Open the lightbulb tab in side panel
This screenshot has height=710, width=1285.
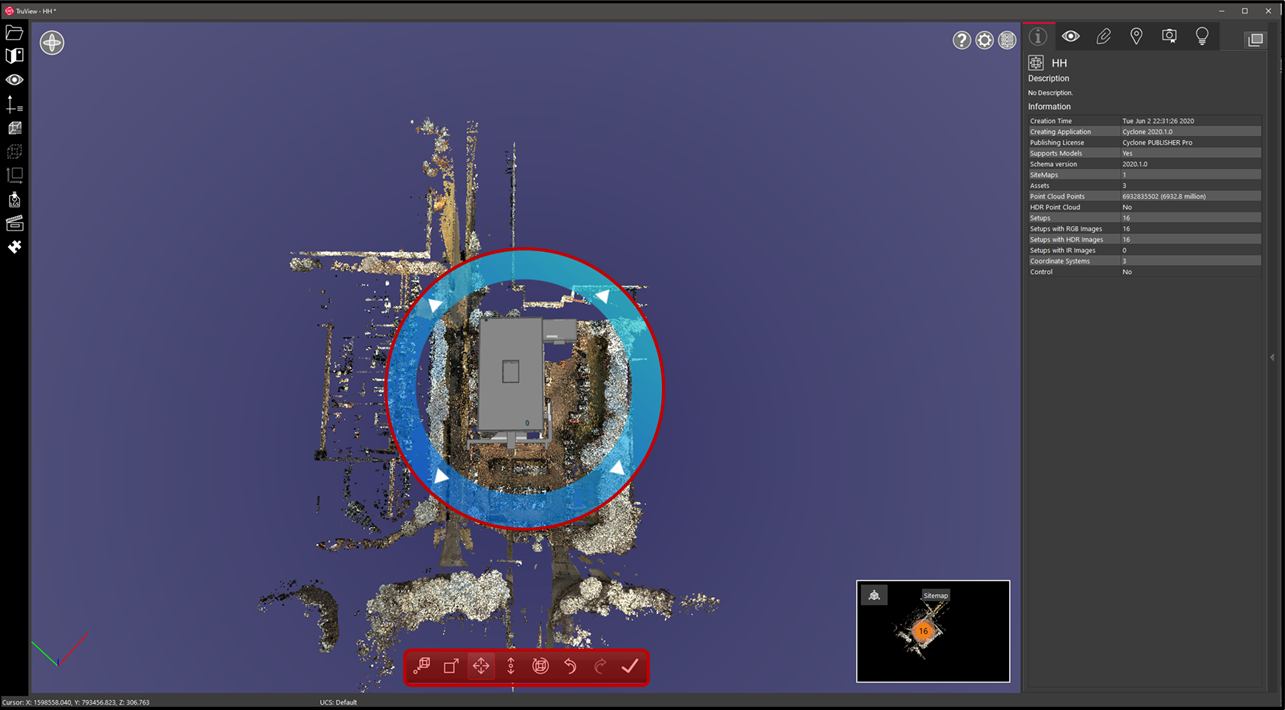click(1202, 36)
